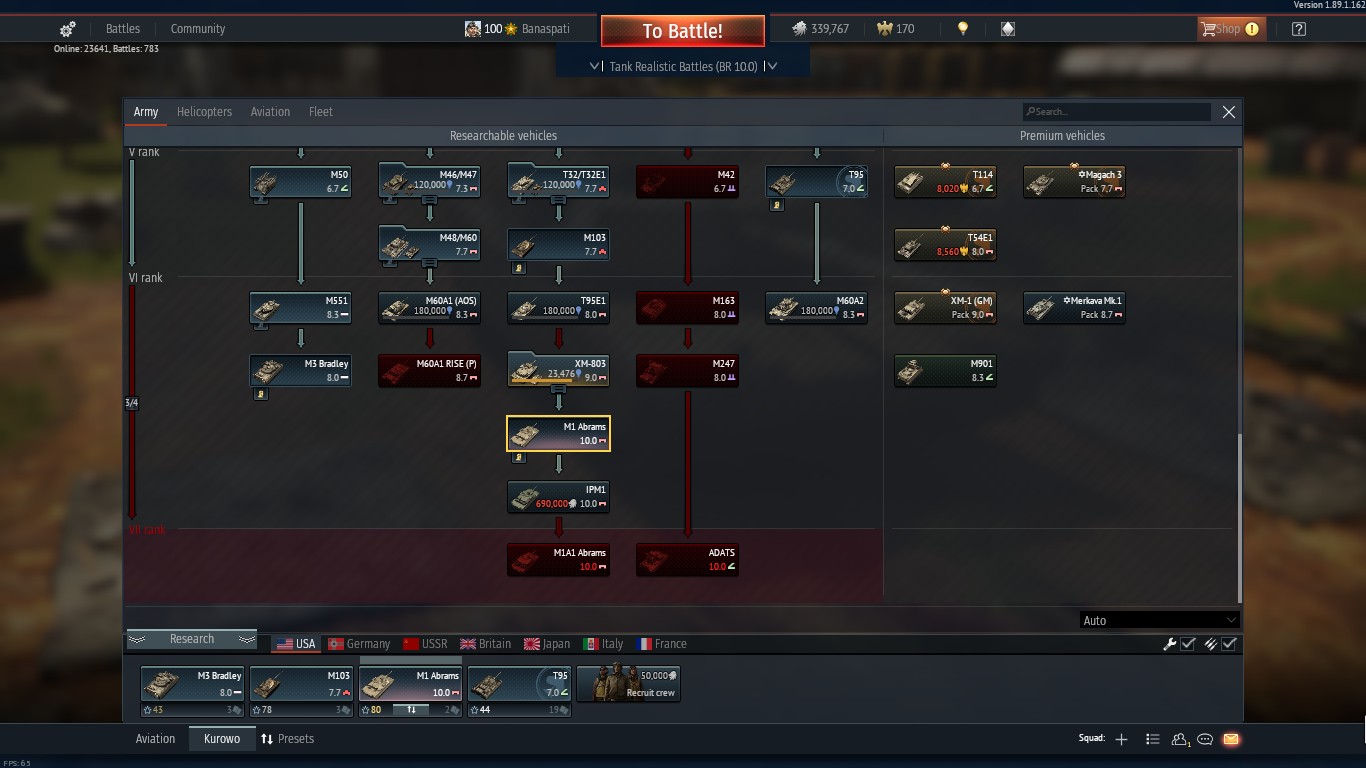Open the glowing mail envelope icon

(1232, 739)
